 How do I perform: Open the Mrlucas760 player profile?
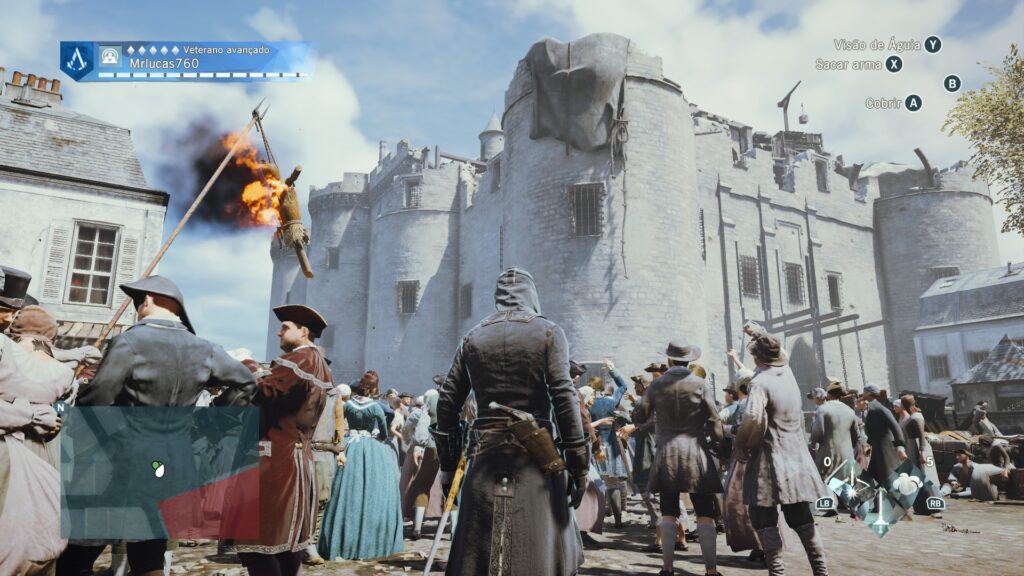(x=163, y=63)
